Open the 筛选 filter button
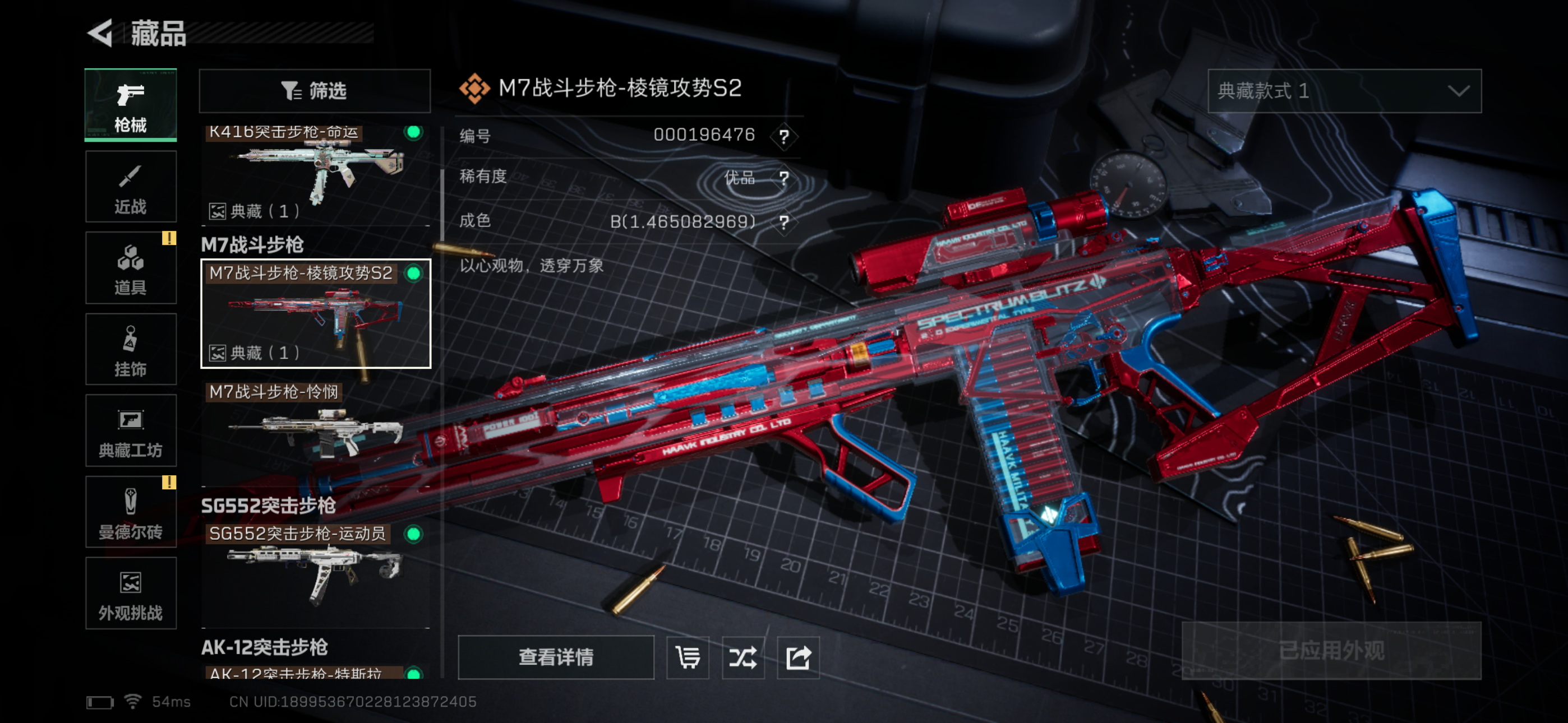This screenshot has width=1568, height=723. (x=315, y=91)
